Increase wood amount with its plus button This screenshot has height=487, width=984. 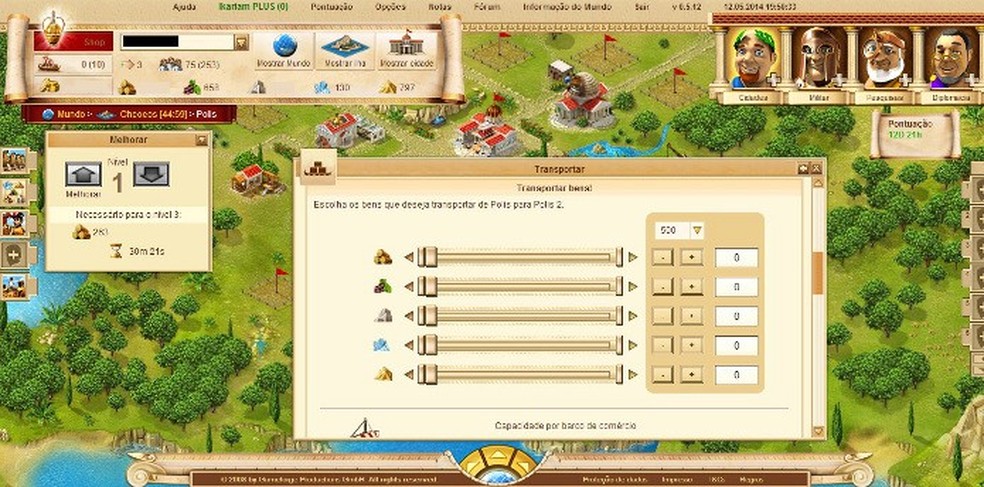(690, 258)
